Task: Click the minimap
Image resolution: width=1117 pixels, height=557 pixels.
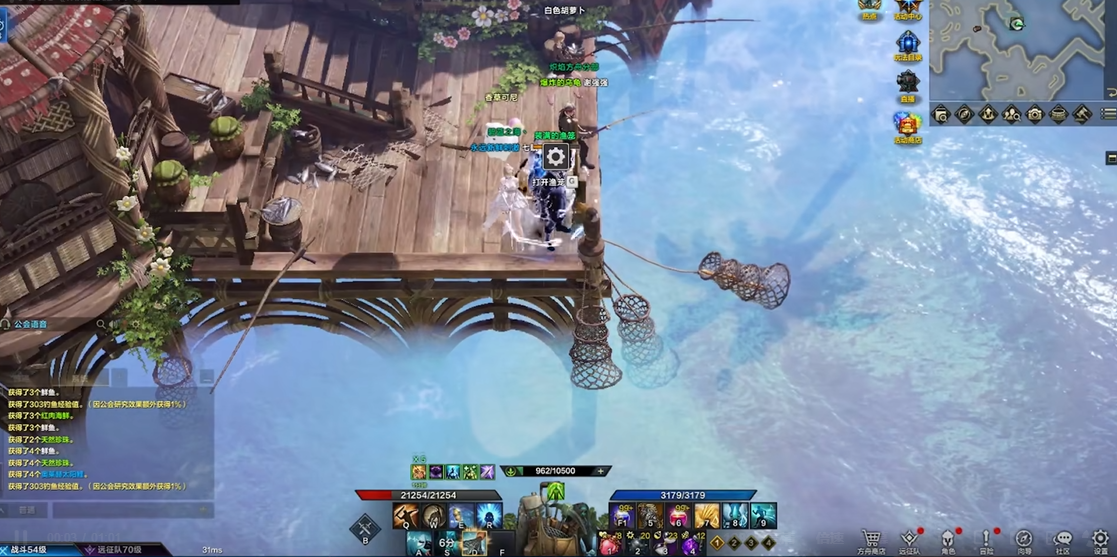Action: tap(1020, 50)
